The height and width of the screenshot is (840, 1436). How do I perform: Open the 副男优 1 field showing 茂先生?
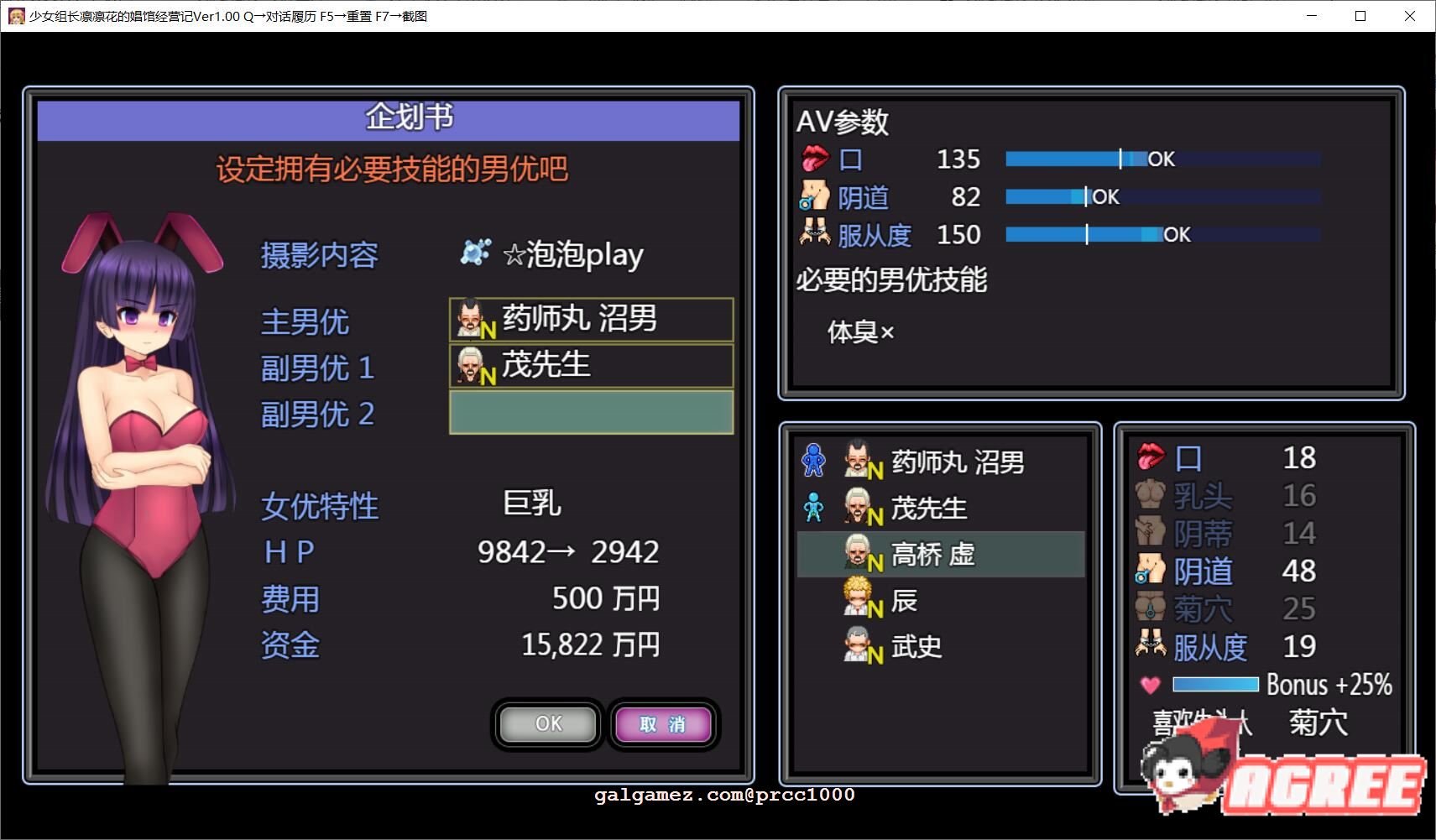click(x=591, y=366)
